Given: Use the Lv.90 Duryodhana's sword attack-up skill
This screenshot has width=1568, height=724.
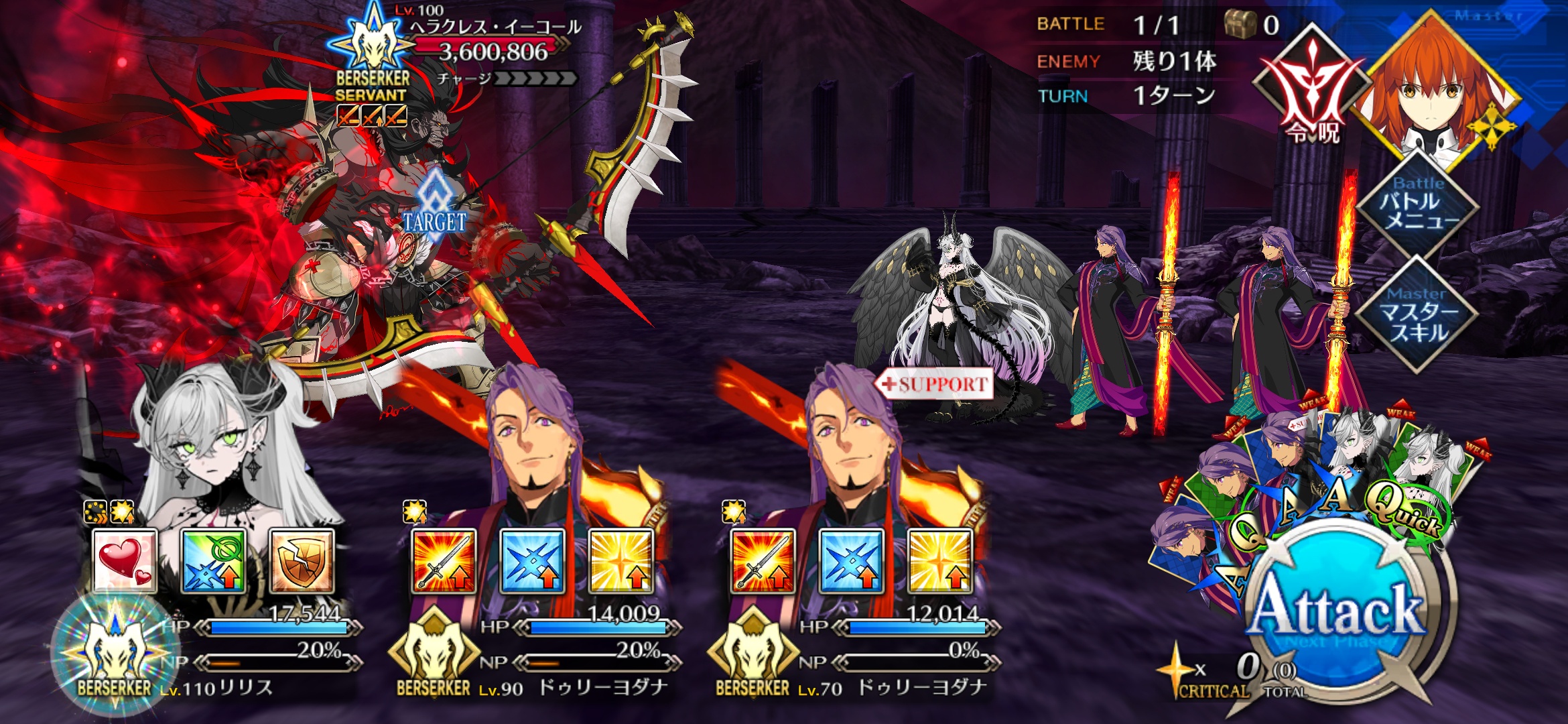Looking at the screenshot, I should pyautogui.click(x=444, y=560).
